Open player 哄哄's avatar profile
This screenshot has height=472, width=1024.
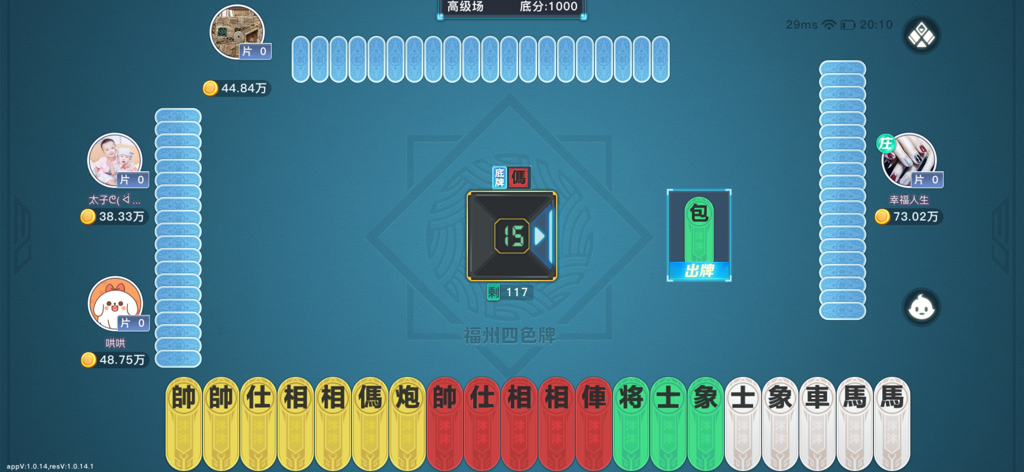pyautogui.click(x=114, y=304)
